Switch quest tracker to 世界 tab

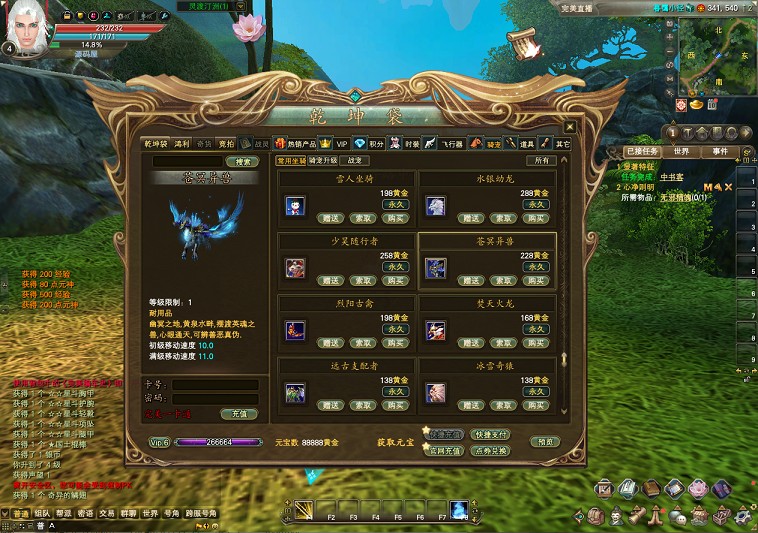click(681, 152)
